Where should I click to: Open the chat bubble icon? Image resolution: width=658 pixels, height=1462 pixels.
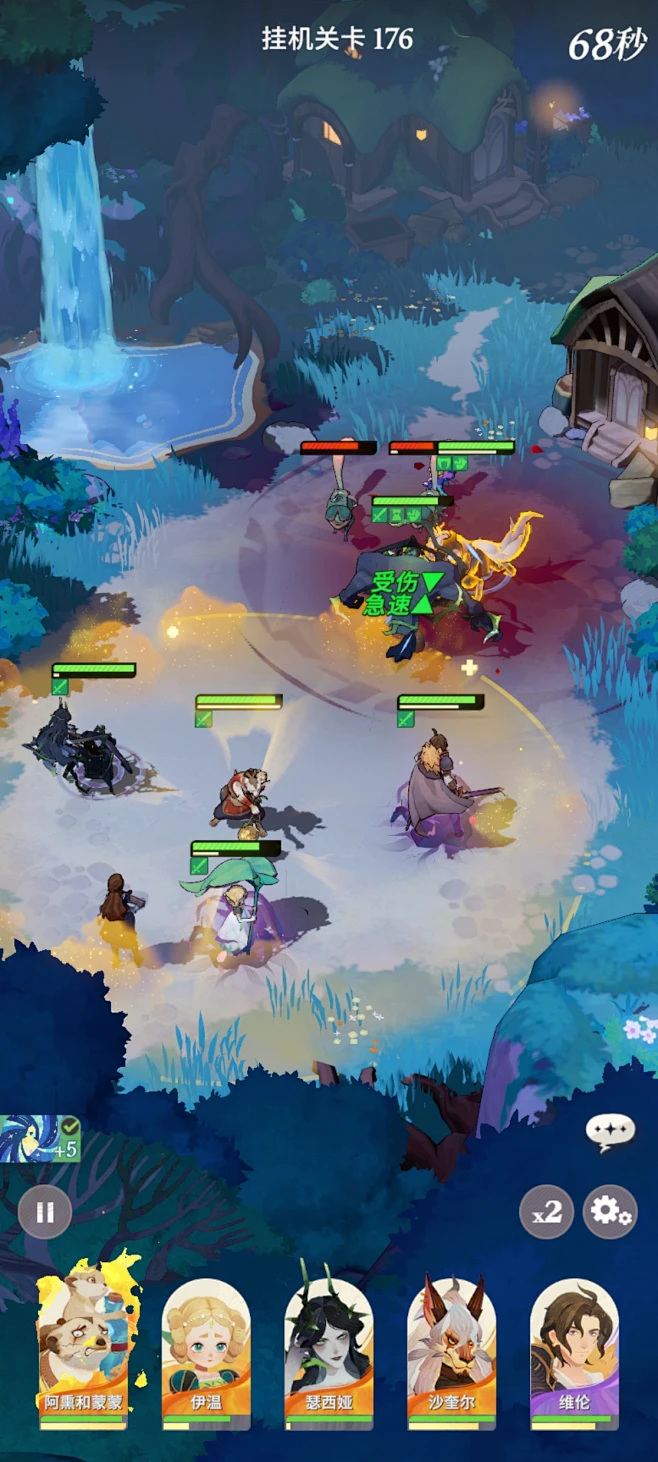(x=610, y=1133)
